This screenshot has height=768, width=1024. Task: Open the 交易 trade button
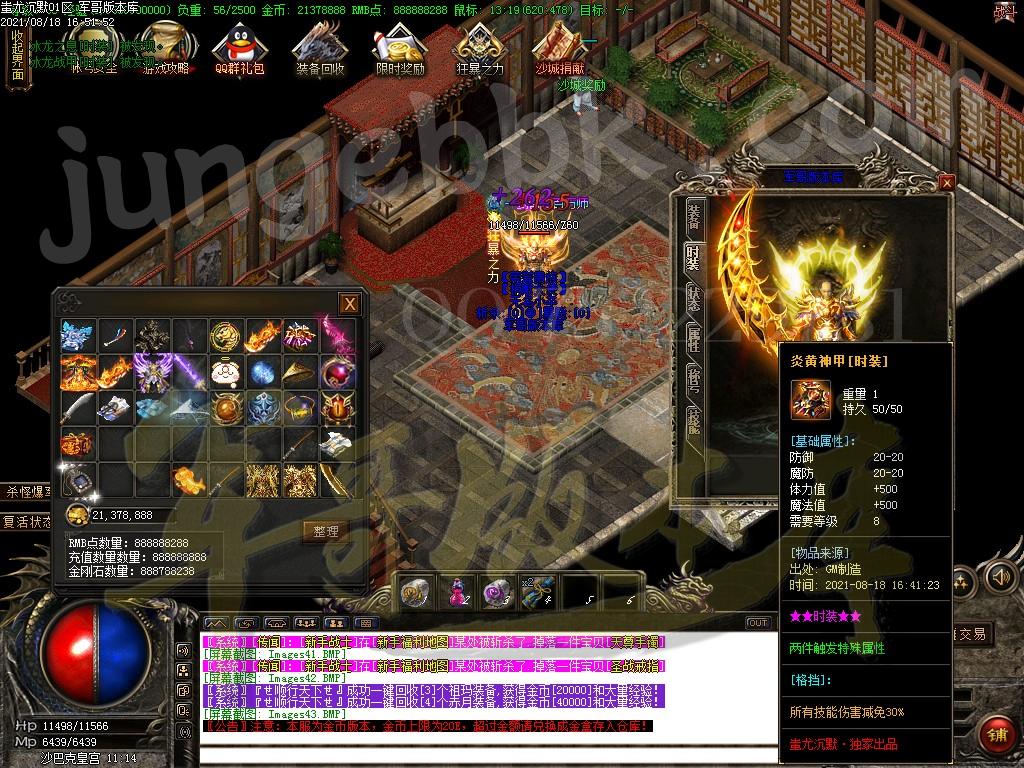(x=972, y=634)
